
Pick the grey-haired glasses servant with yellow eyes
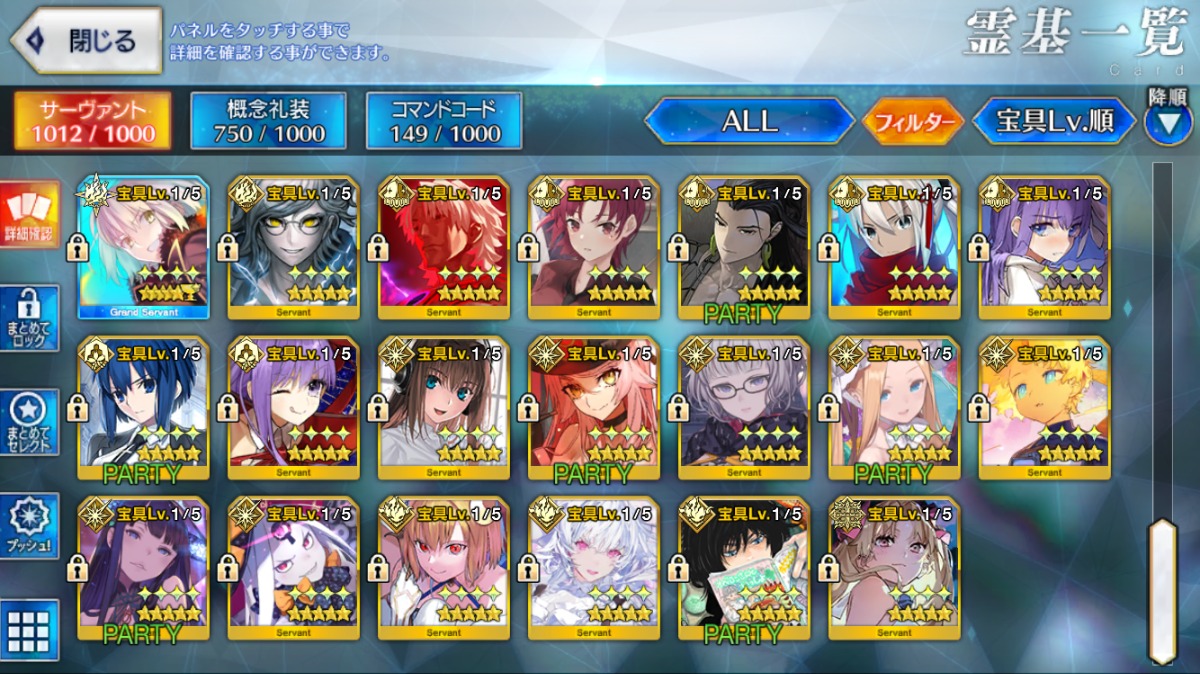click(x=294, y=247)
